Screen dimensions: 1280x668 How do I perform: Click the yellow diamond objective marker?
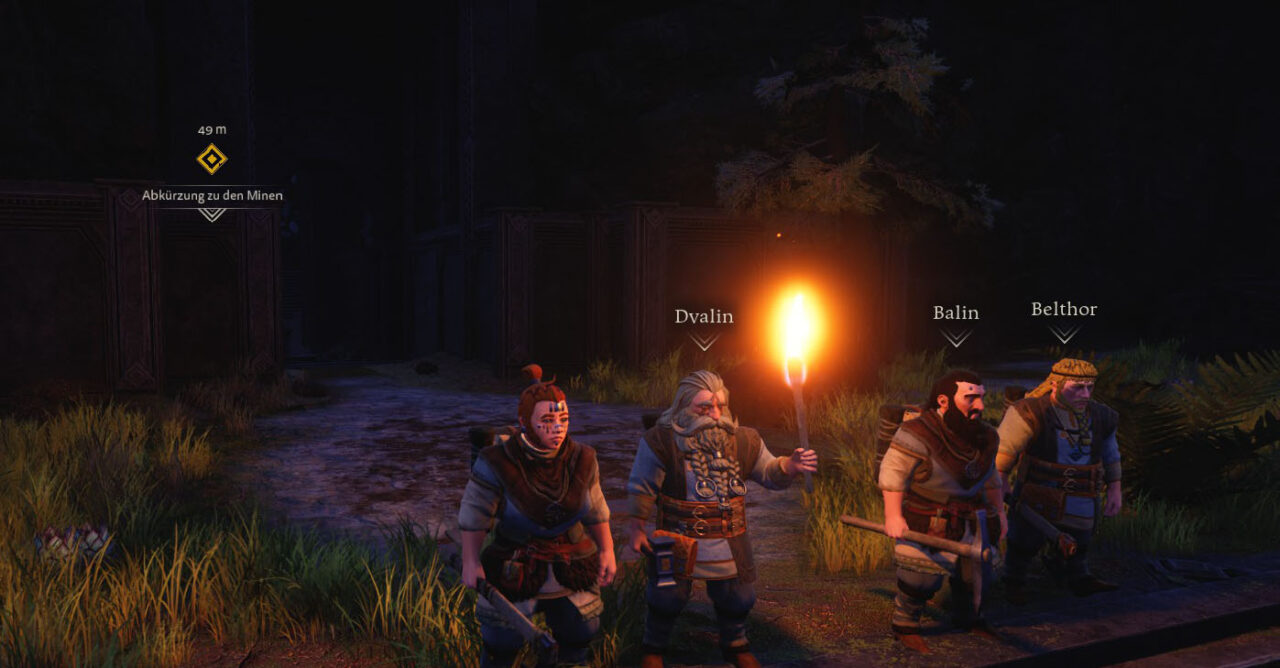tap(211, 159)
